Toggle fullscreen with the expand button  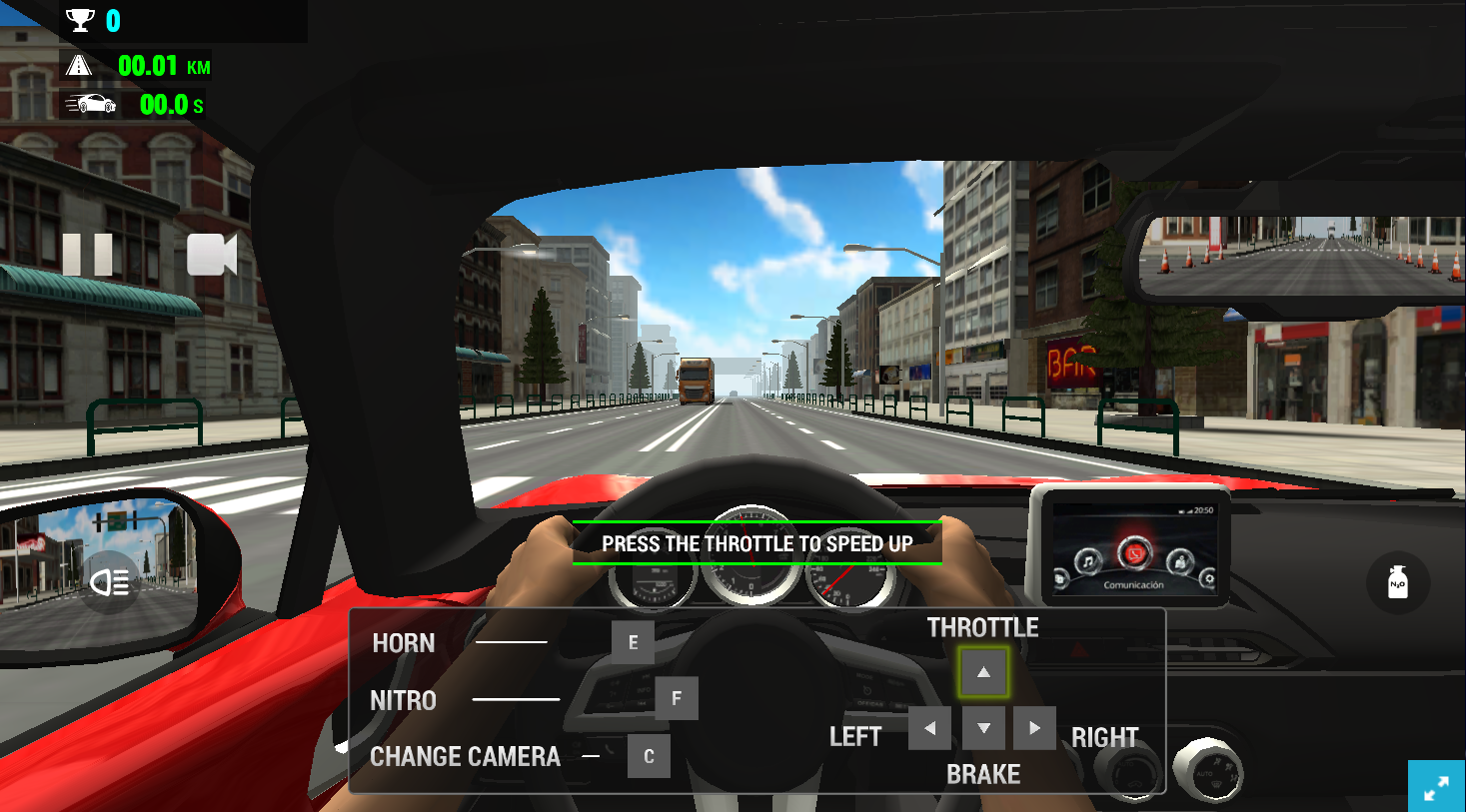[1436, 788]
